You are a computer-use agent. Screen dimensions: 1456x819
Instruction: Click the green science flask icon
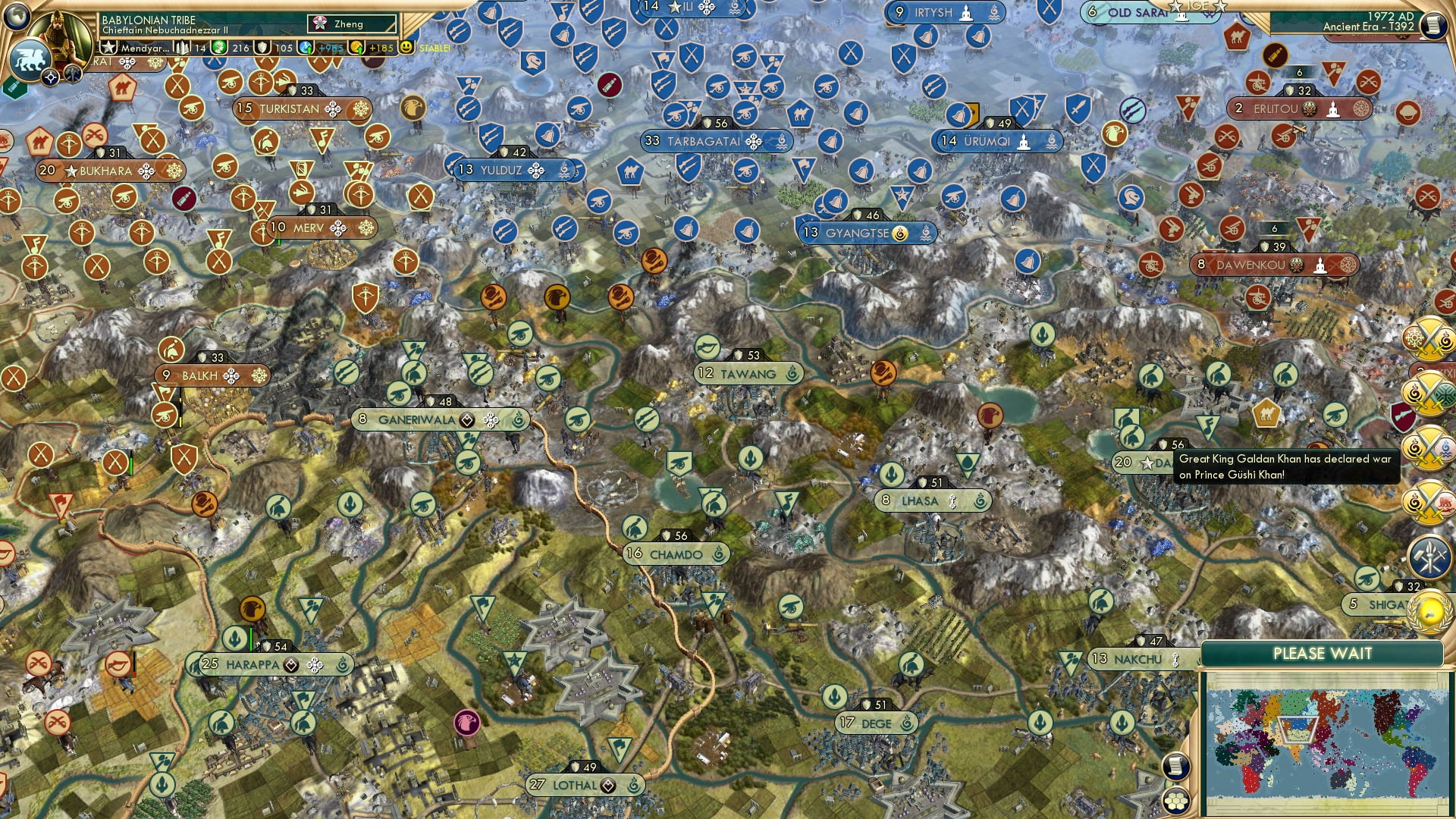220,47
